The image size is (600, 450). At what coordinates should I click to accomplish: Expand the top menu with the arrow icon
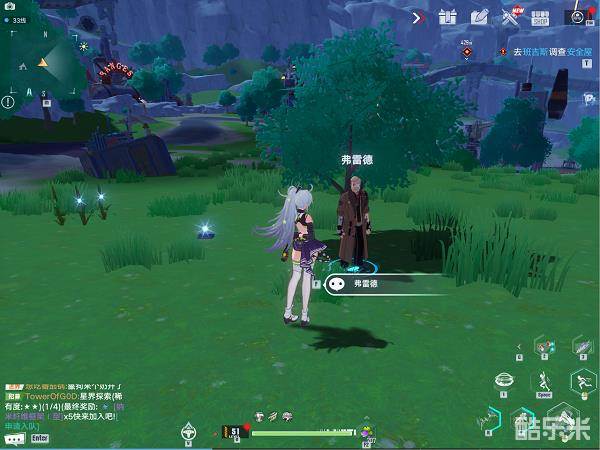pyautogui.click(x=417, y=16)
